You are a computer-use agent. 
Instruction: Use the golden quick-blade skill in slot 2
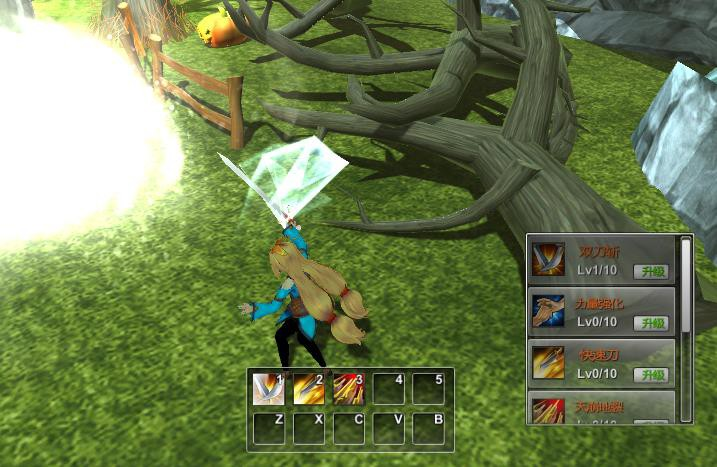tap(308, 389)
